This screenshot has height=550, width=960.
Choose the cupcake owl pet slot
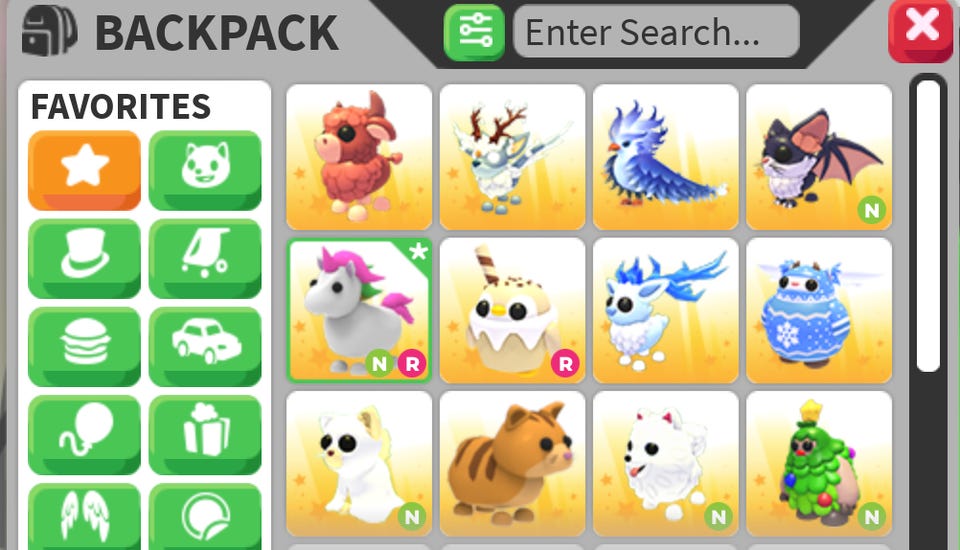point(512,310)
